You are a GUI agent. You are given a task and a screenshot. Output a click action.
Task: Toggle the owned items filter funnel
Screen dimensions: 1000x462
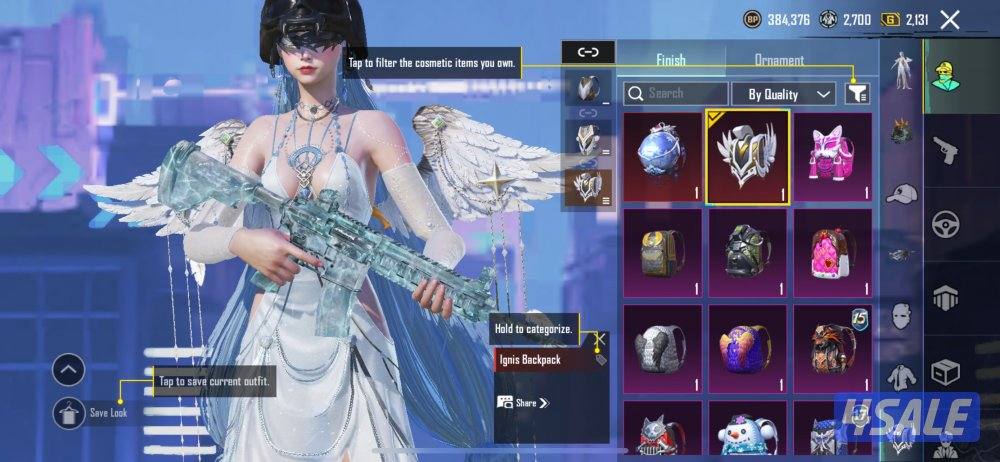[857, 94]
